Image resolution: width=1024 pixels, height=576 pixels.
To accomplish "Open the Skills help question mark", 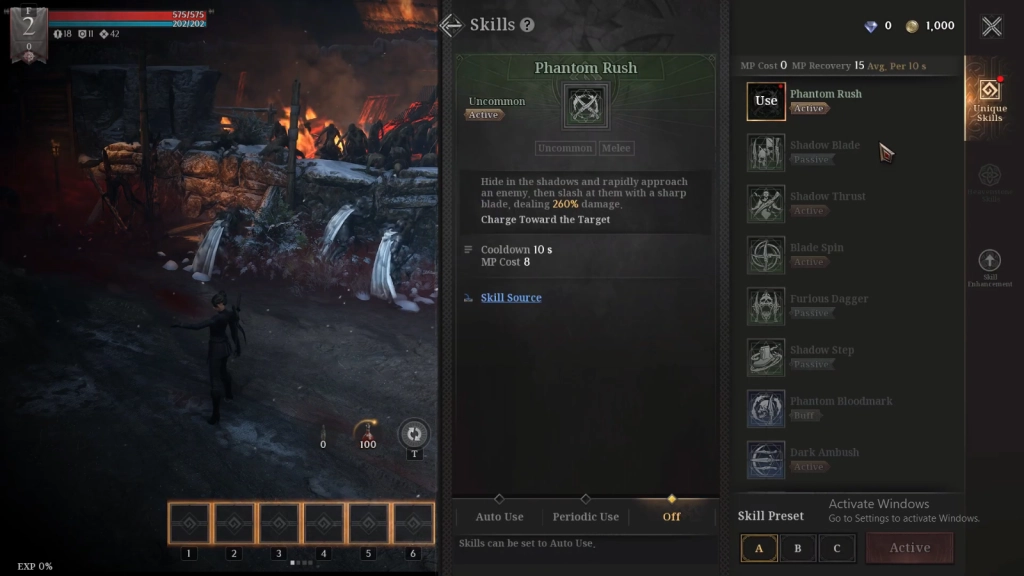I will (527, 25).
